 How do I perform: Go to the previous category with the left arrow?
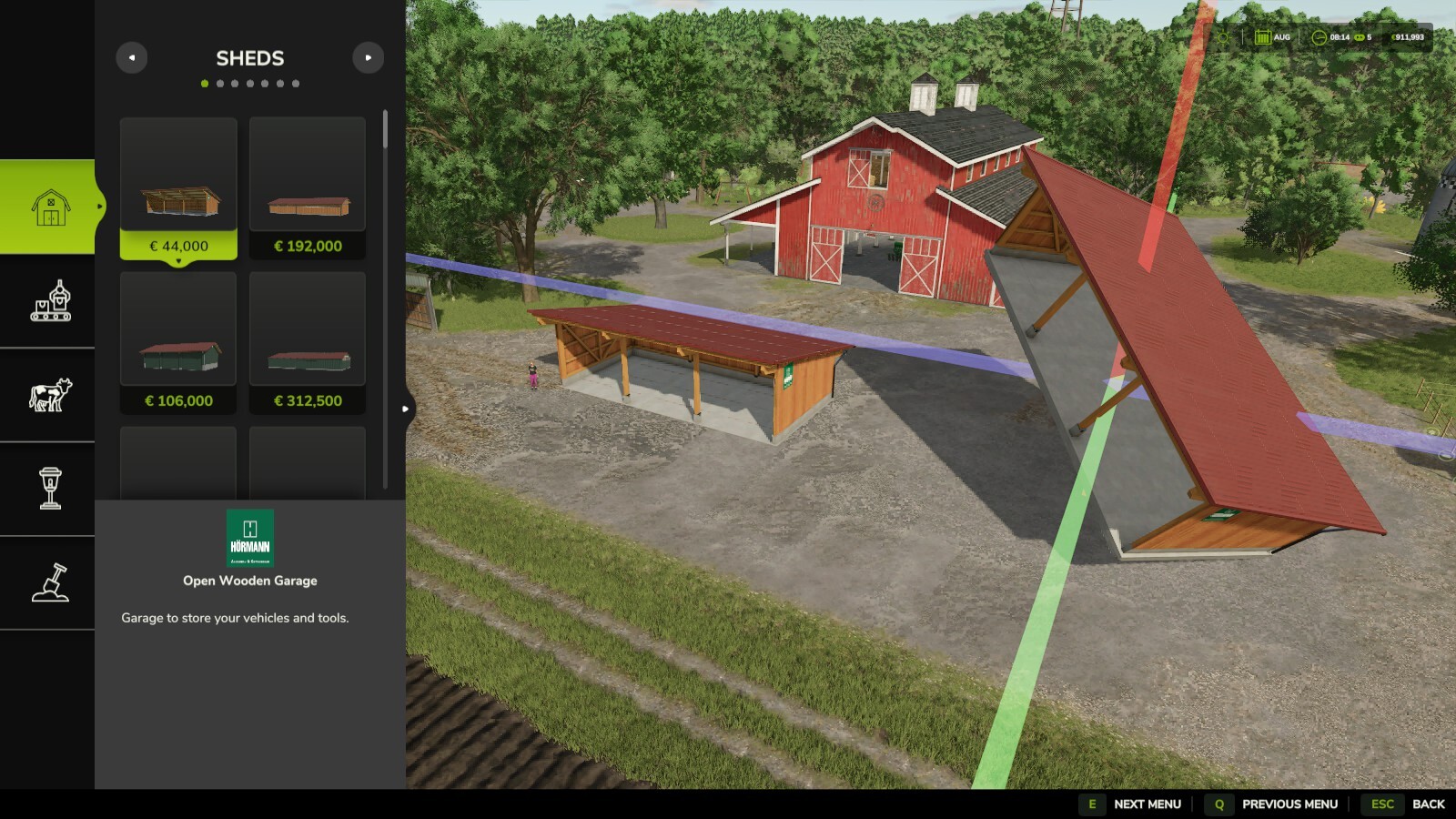(x=132, y=58)
